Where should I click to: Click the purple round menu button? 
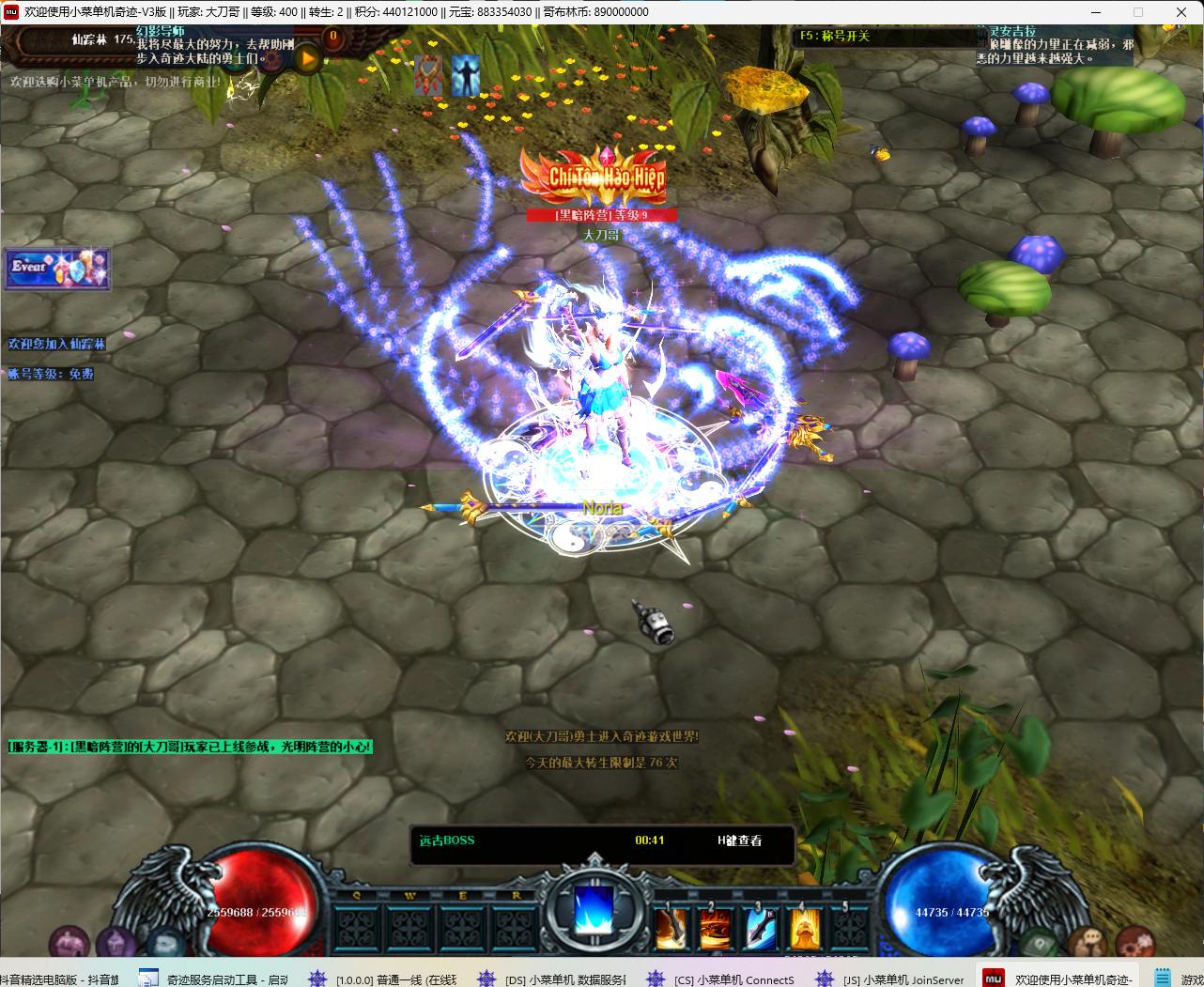(x=116, y=941)
